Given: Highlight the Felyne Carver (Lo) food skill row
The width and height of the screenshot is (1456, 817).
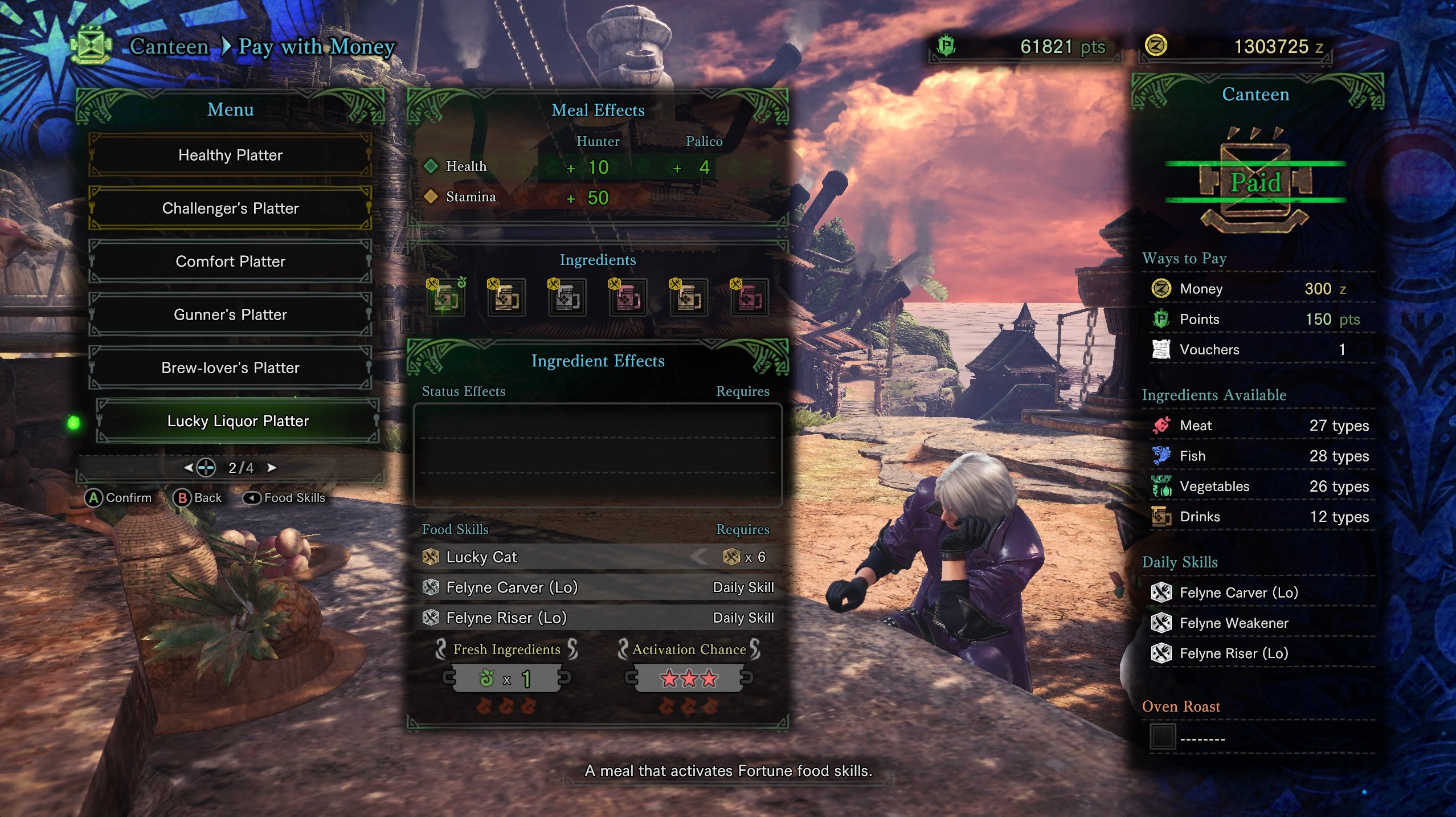Looking at the screenshot, I should 597,587.
